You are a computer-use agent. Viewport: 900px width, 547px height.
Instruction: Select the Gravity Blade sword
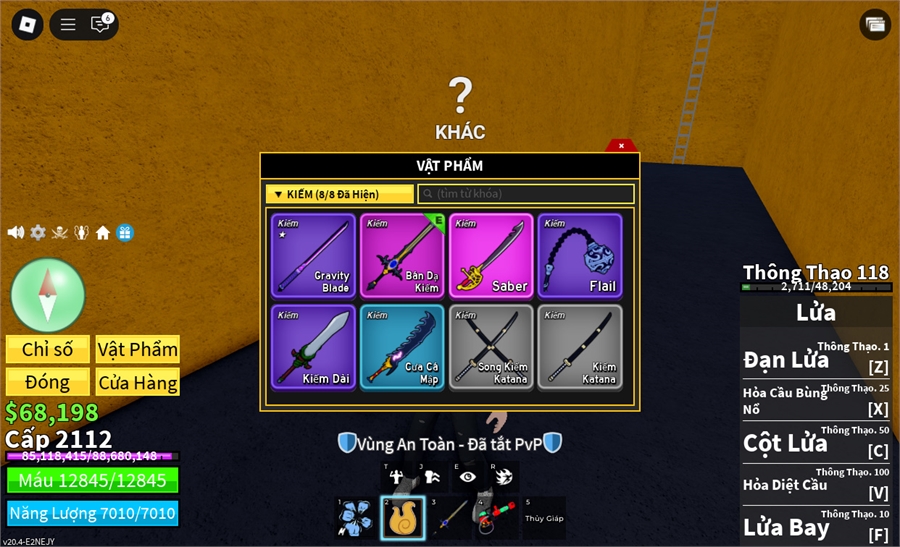pos(313,256)
